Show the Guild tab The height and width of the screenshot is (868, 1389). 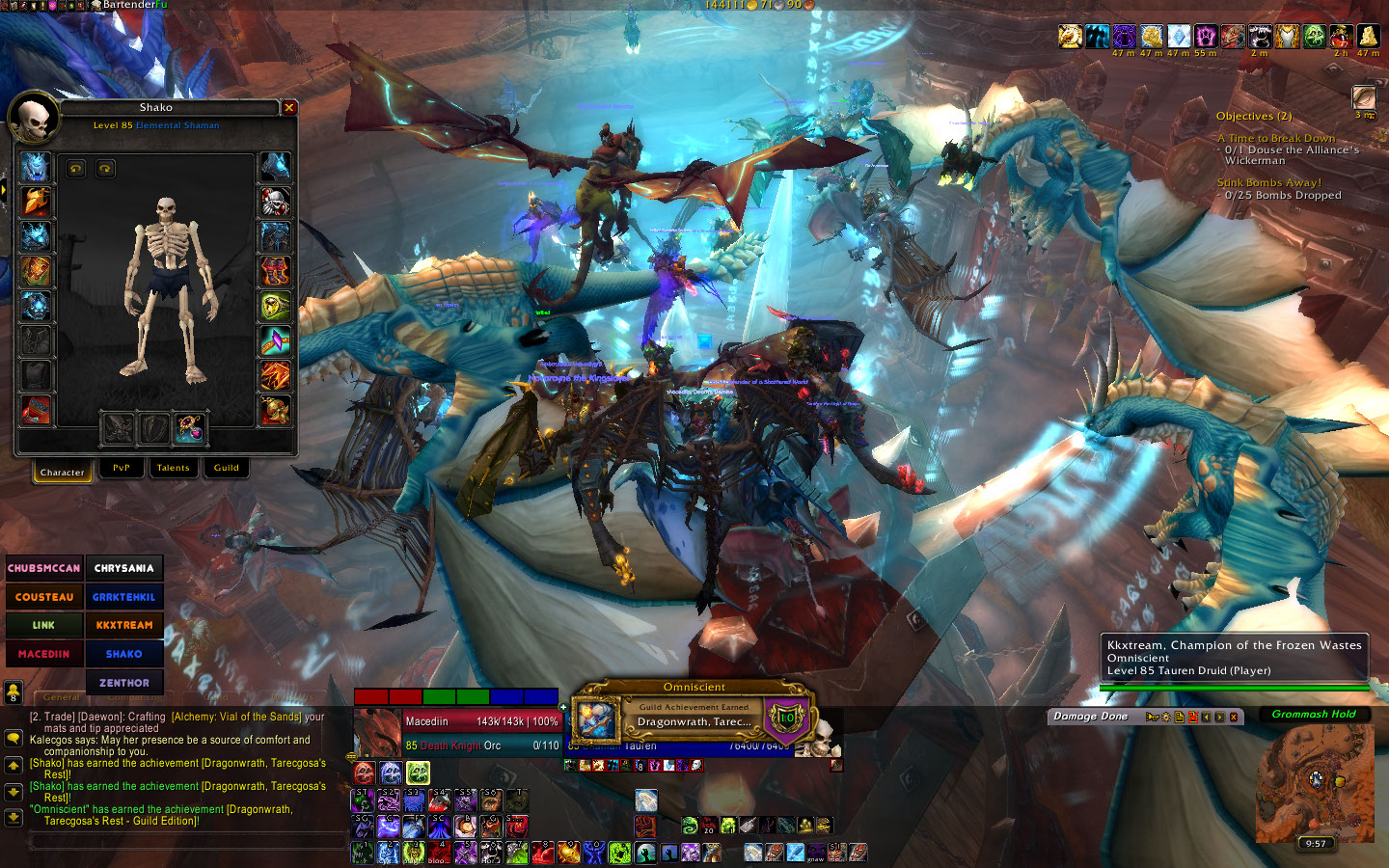click(227, 468)
